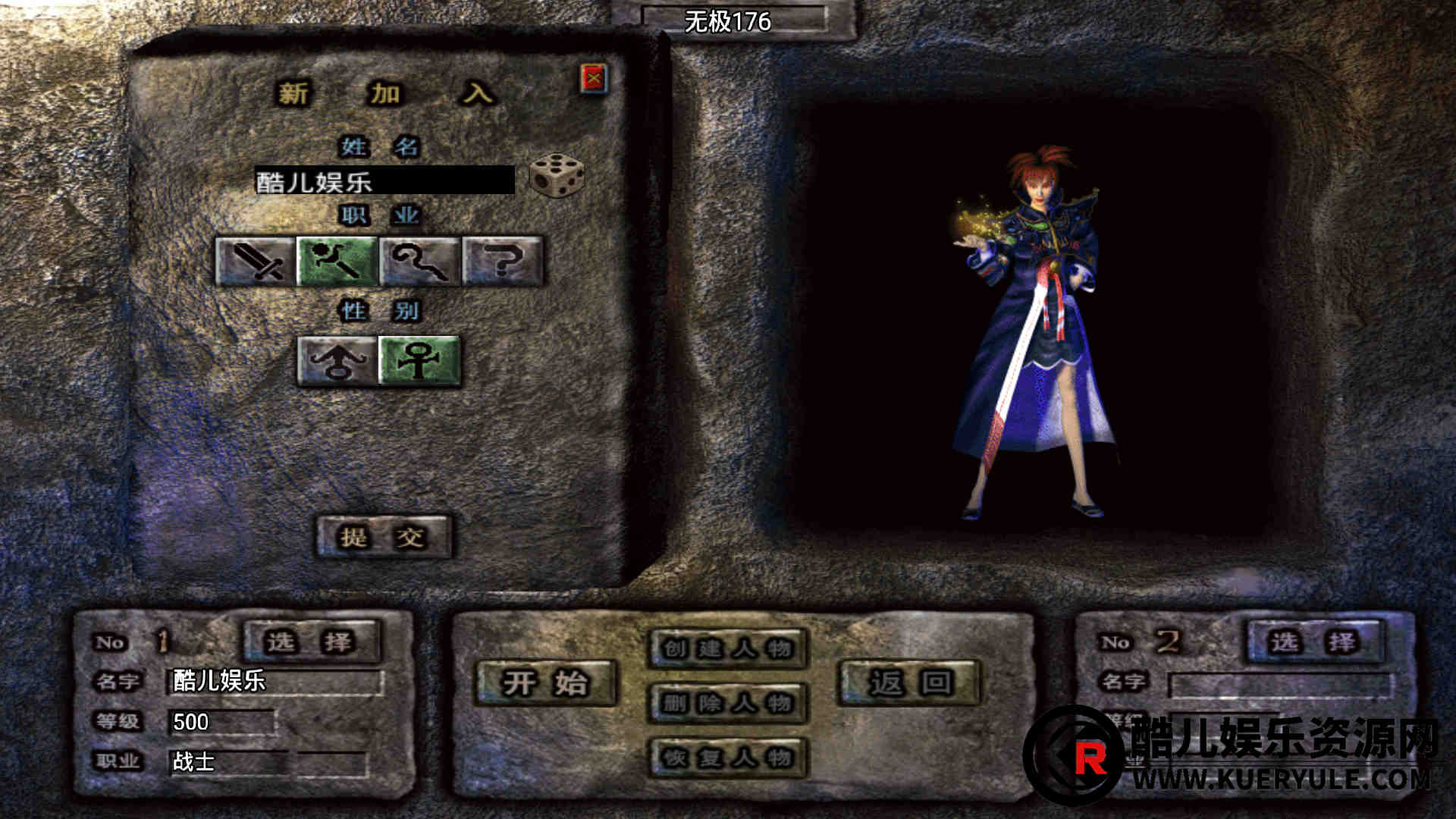Open 创建人物 create character
Screen dimensions: 1456x819
click(727, 649)
